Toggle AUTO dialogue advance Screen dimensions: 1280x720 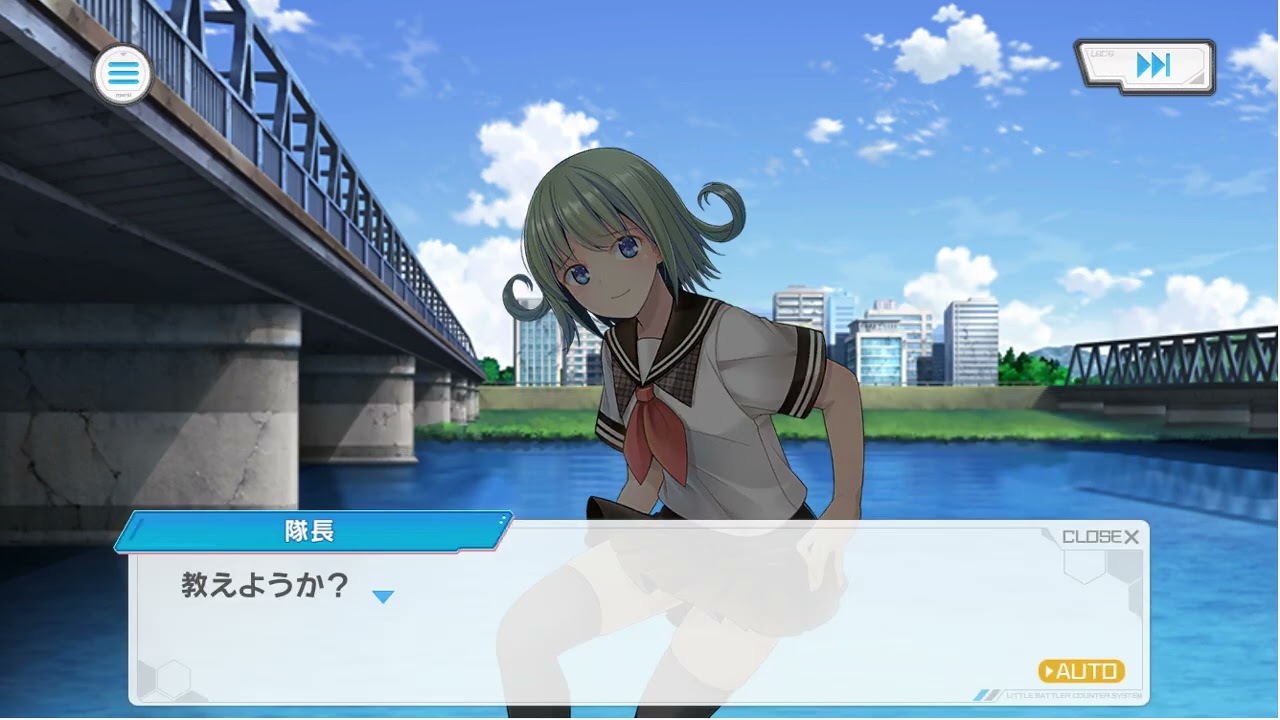coord(1081,671)
